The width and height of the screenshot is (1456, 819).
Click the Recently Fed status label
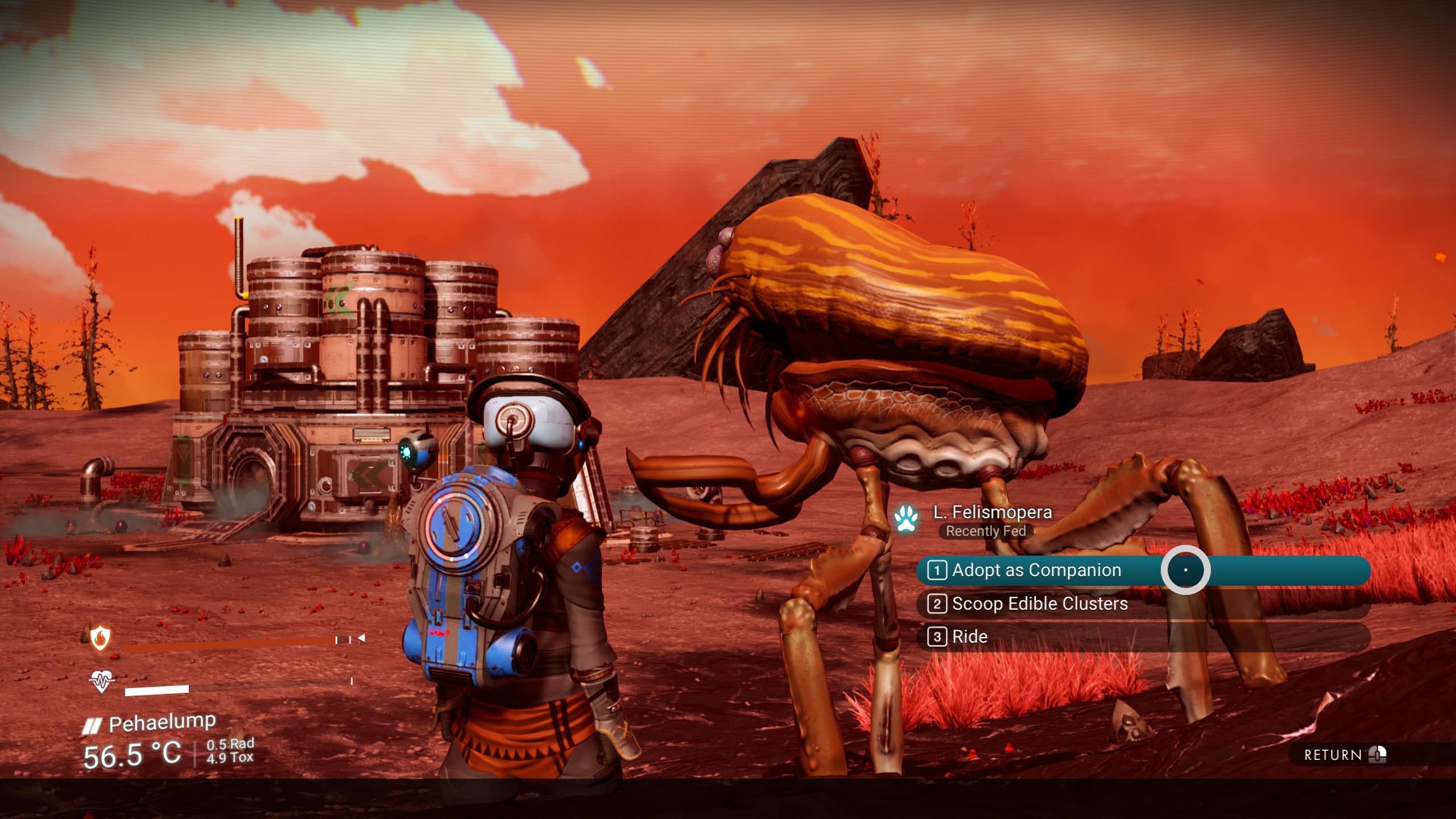coord(986,532)
